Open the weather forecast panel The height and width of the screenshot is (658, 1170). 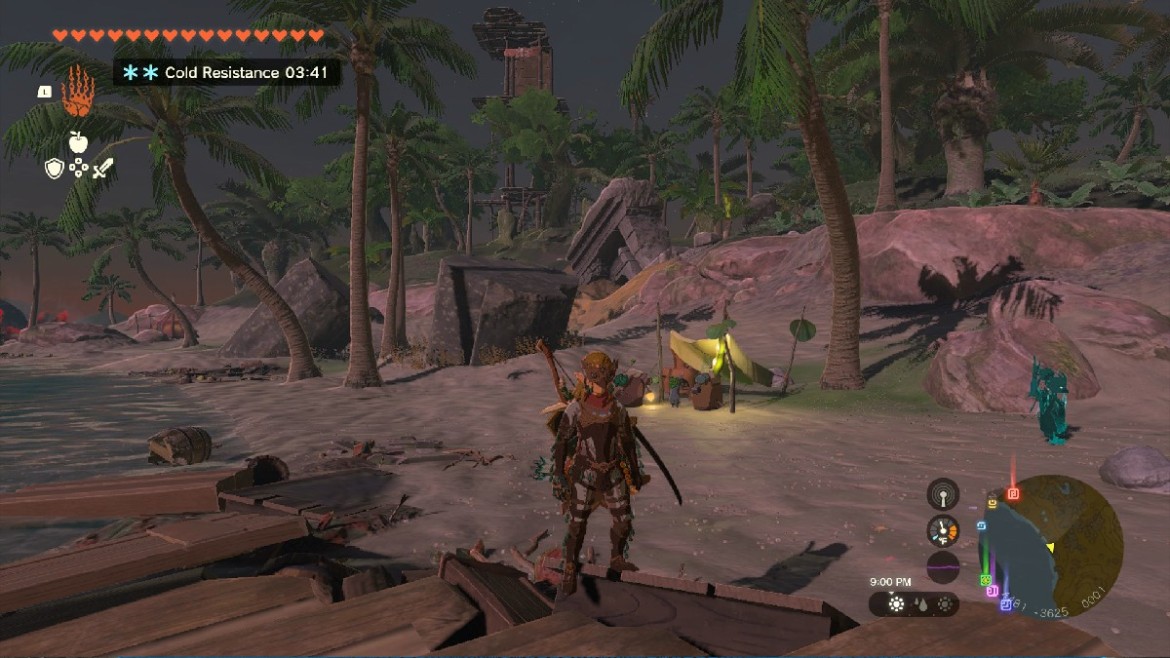[913, 604]
